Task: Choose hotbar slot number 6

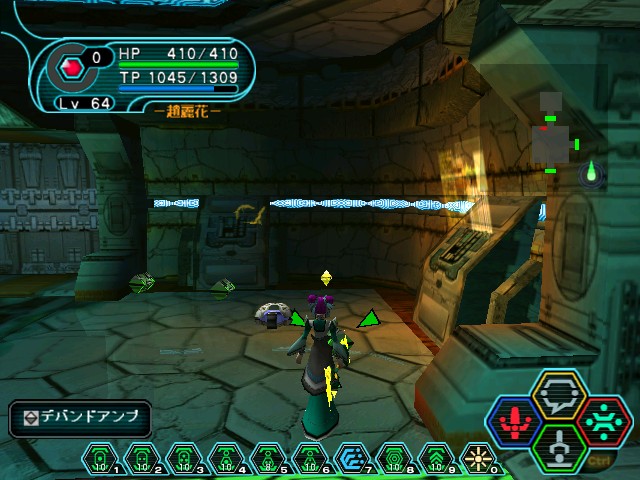Action: click(310, 458)
